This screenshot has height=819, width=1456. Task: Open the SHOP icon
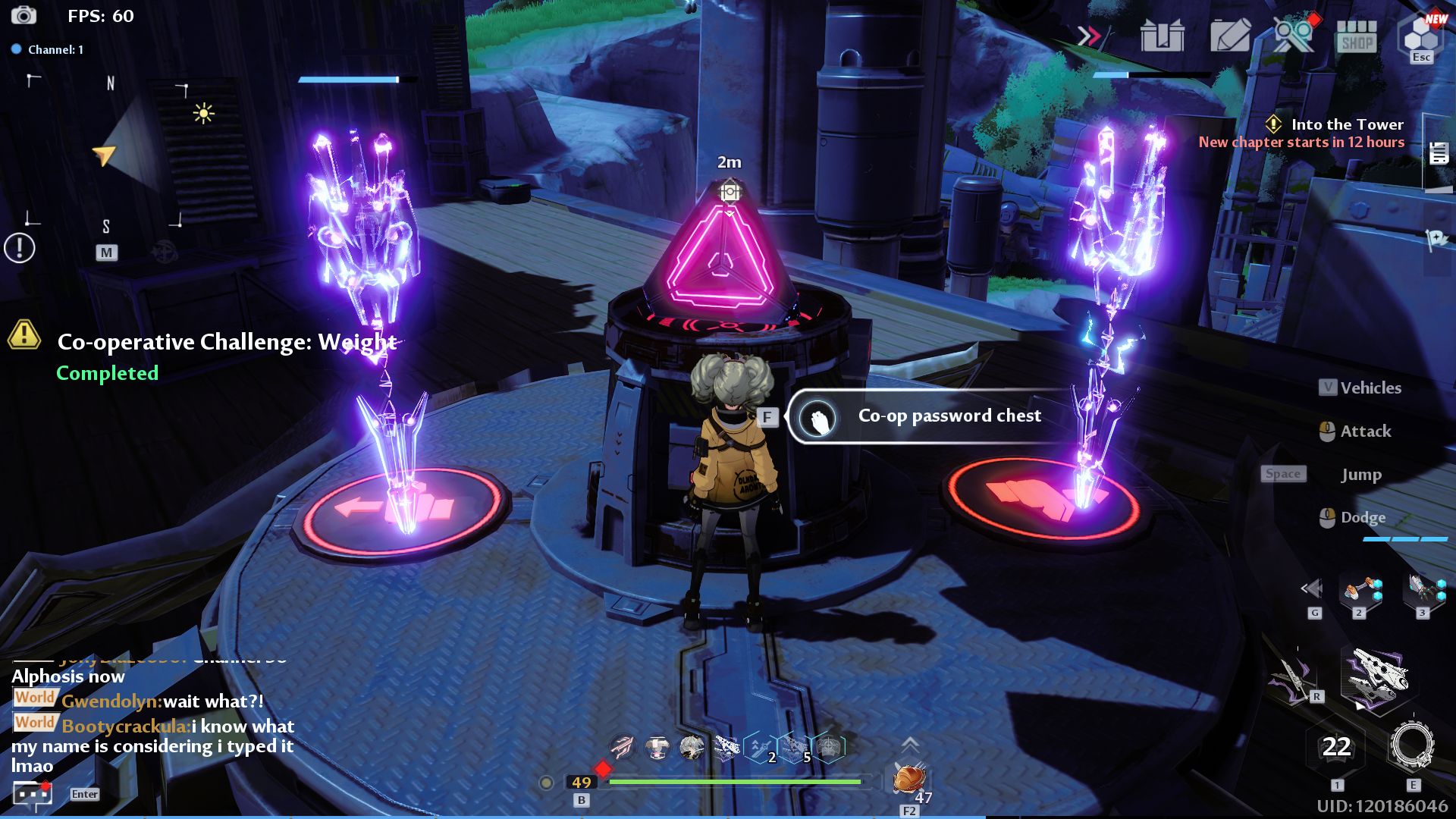(1357, 35)
